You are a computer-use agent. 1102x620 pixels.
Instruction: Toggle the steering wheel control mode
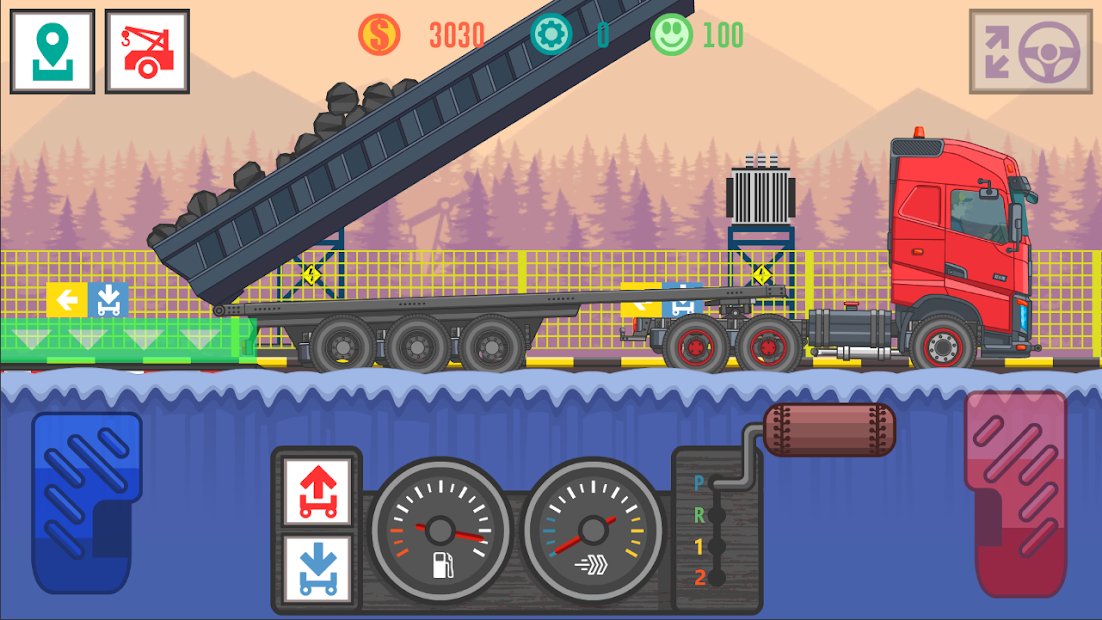click(x=1030, y=52)
